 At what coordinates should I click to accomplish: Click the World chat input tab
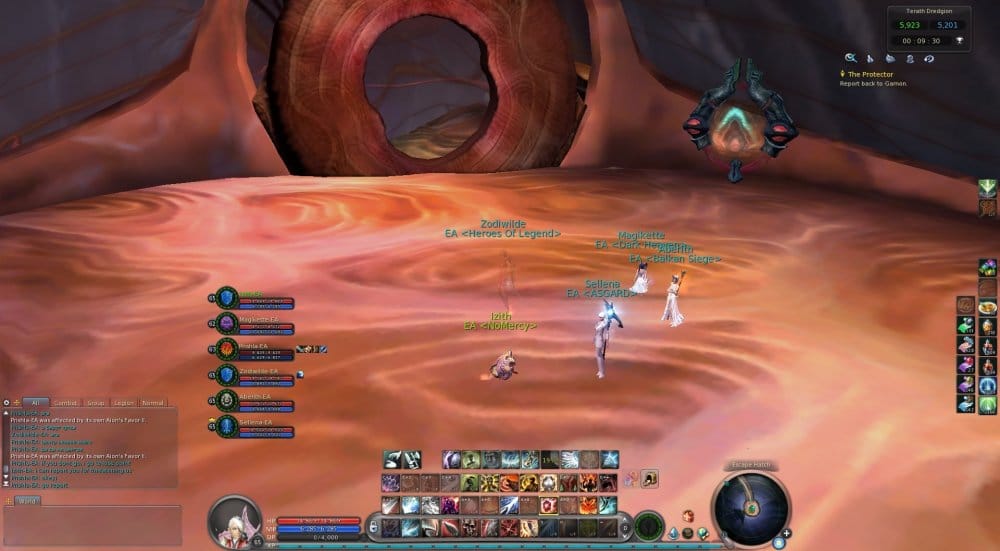click(x=27, y=499)
